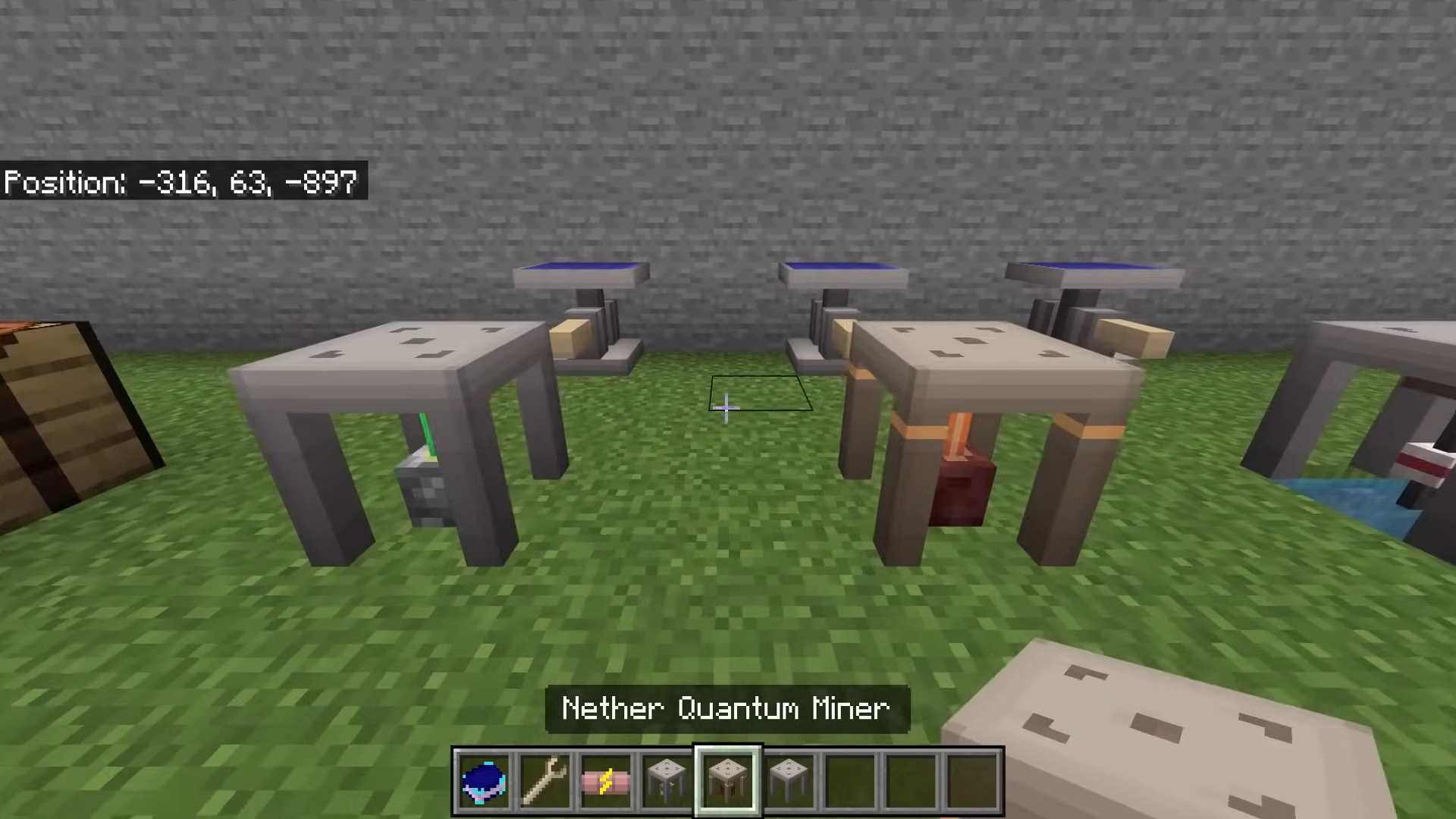Screen dimensions: 1456x819
Task: Select the quantum miner in slot four
Action: pyautogui.click(x=666, y=778)
